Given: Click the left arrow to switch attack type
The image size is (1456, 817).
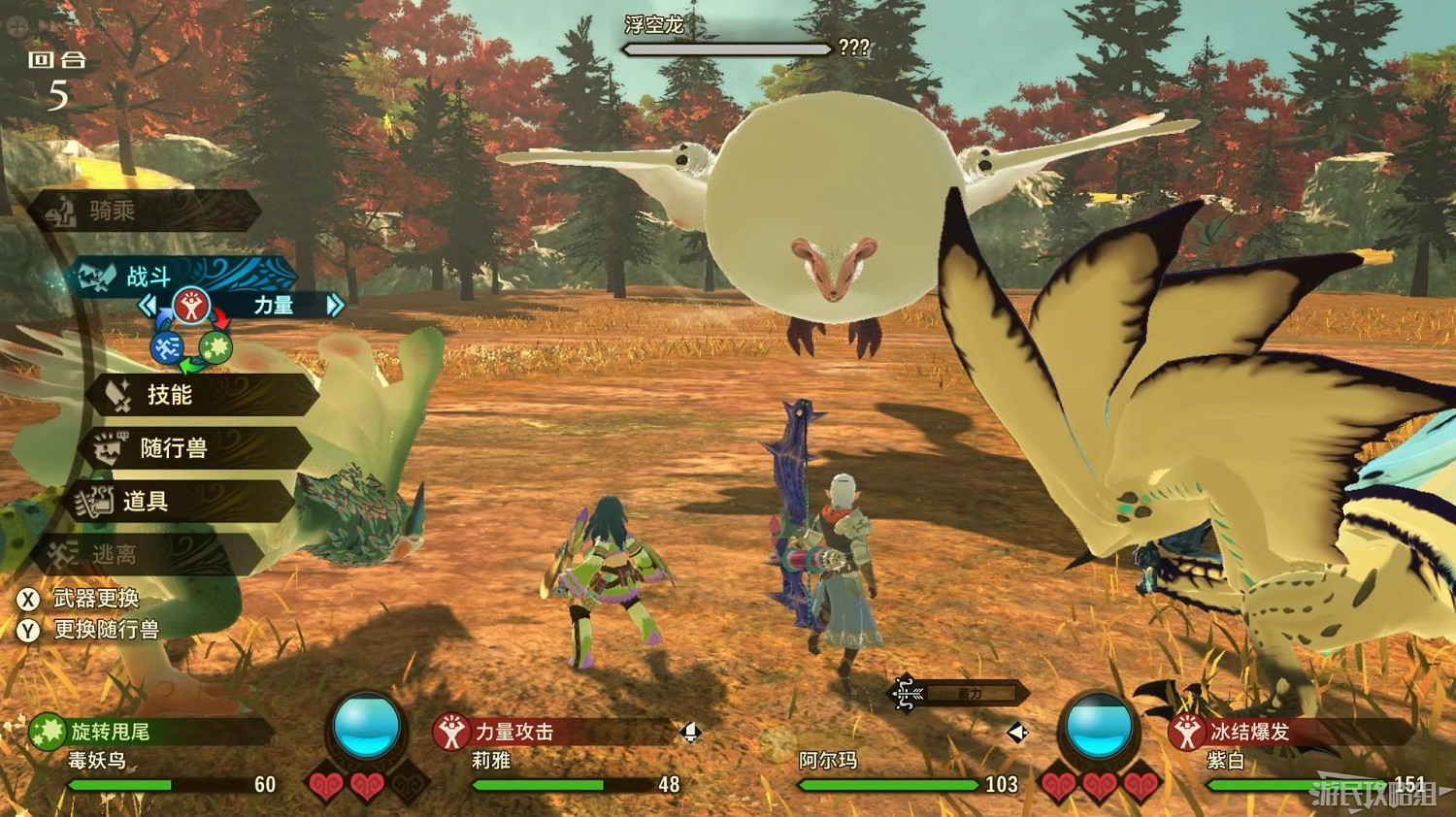Looking at the screenshot, I should (x=150, y=306).
